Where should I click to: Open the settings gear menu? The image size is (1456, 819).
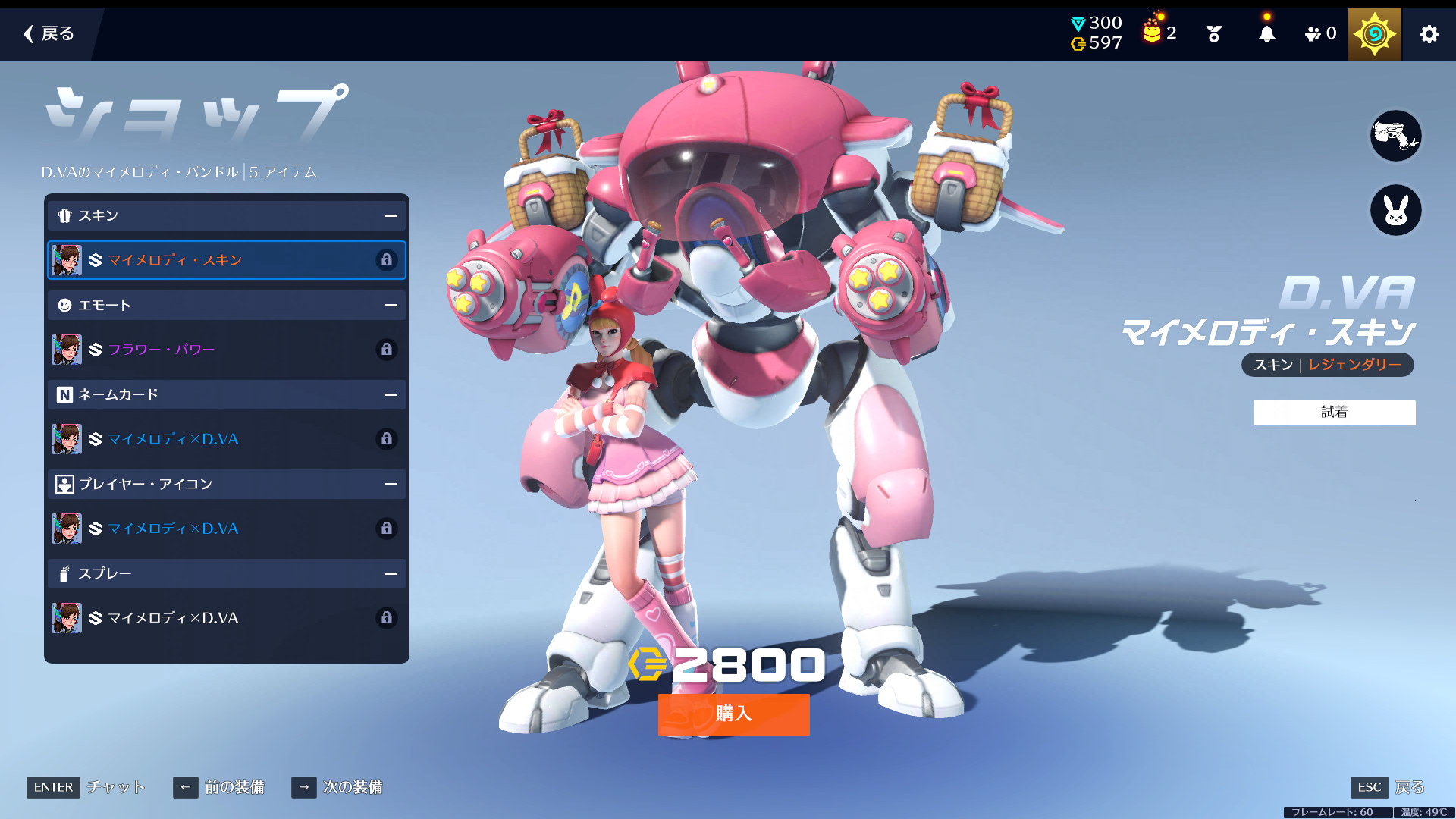[x=1429, y=34]
